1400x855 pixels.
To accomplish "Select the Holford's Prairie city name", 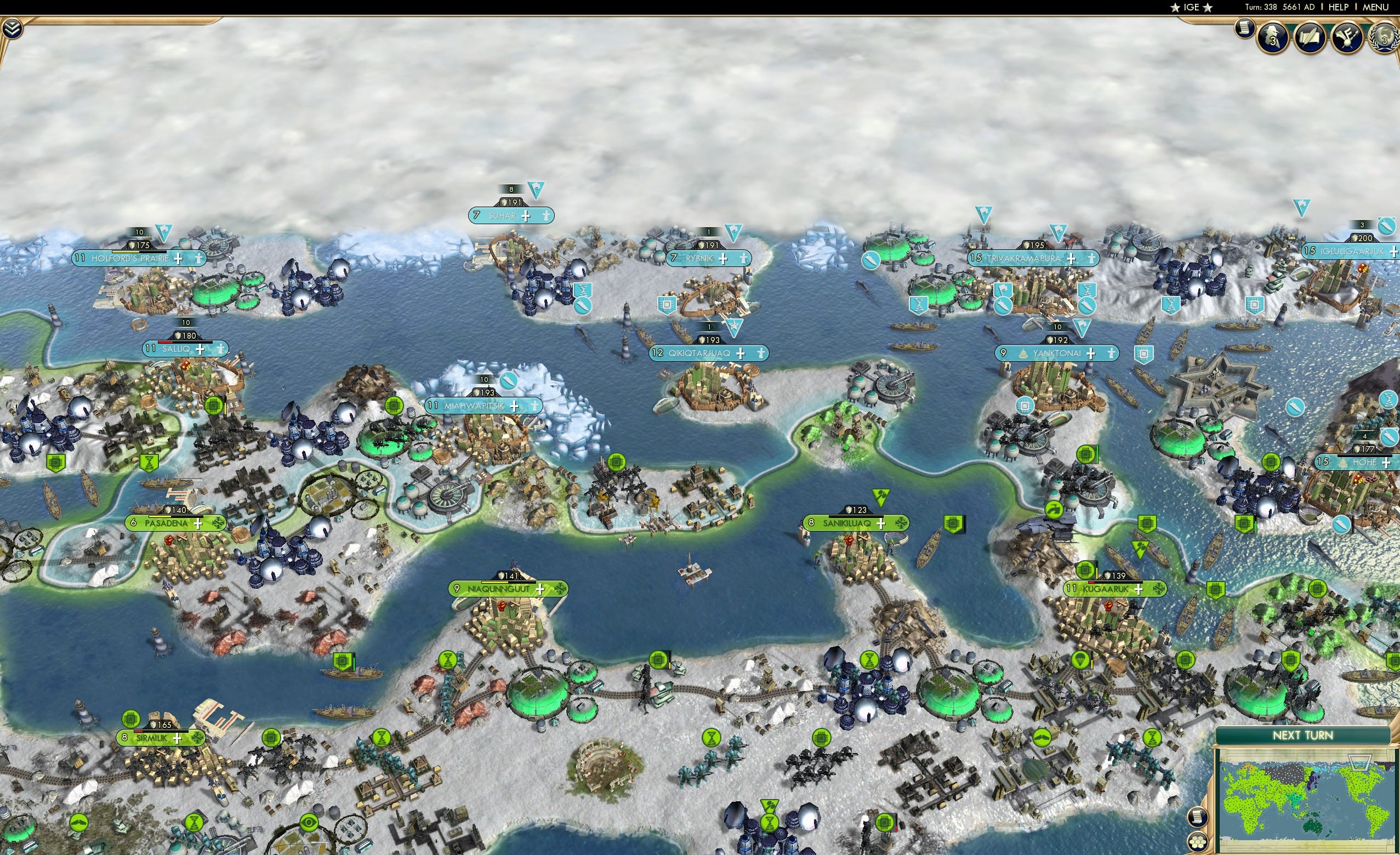I will (x=129, y=259).
